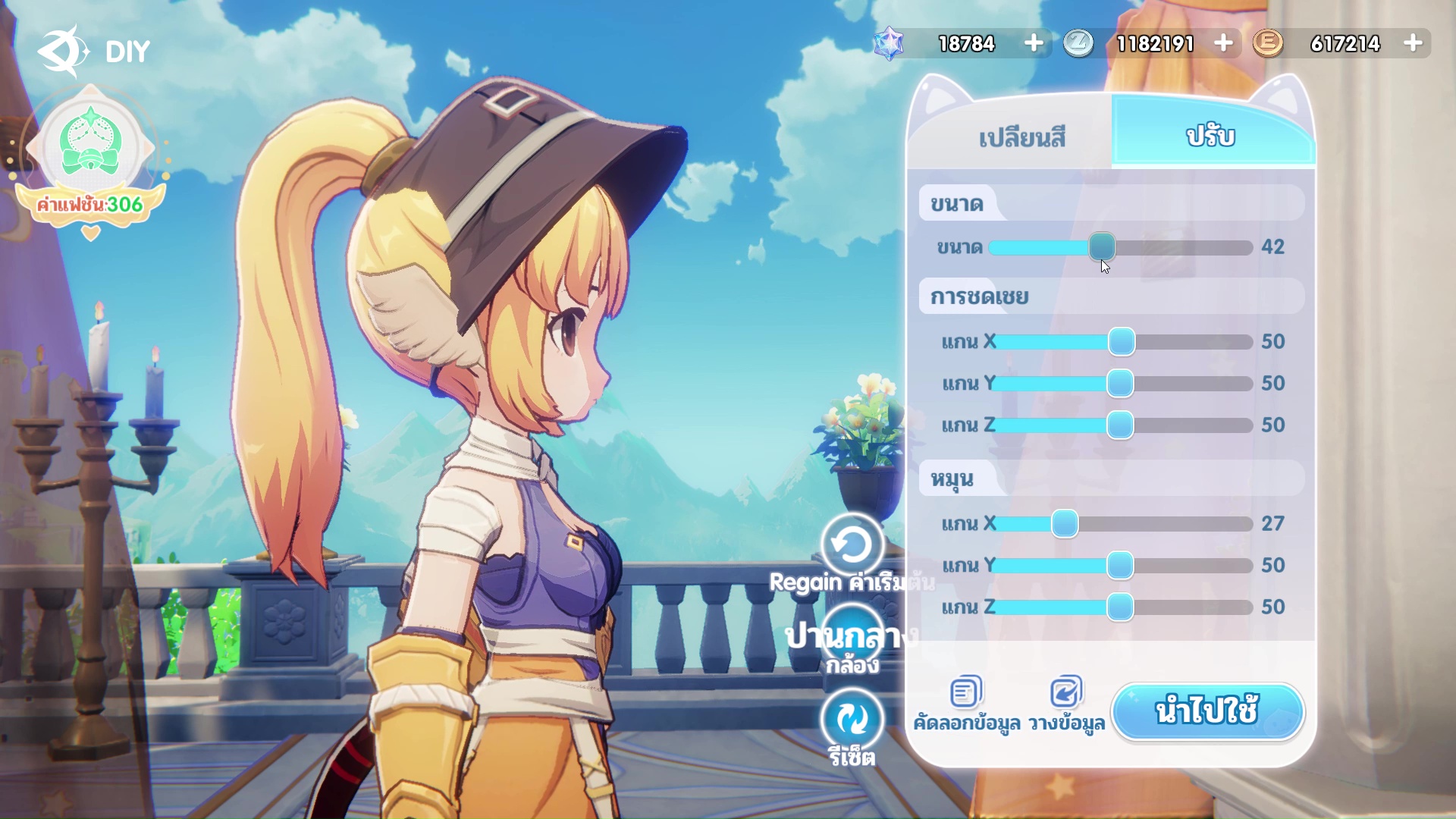The image size is (1456, 819).
Task: Click the rotation แกน X slider handle
Action: 1065,523
